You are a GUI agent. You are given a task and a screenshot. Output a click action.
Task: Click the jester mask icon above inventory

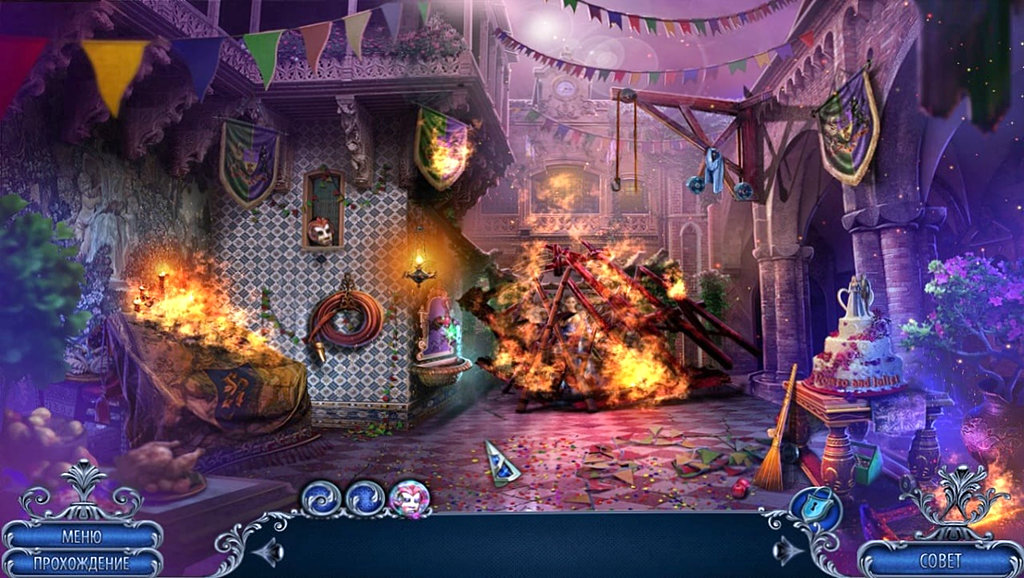[x=409, y=497]
